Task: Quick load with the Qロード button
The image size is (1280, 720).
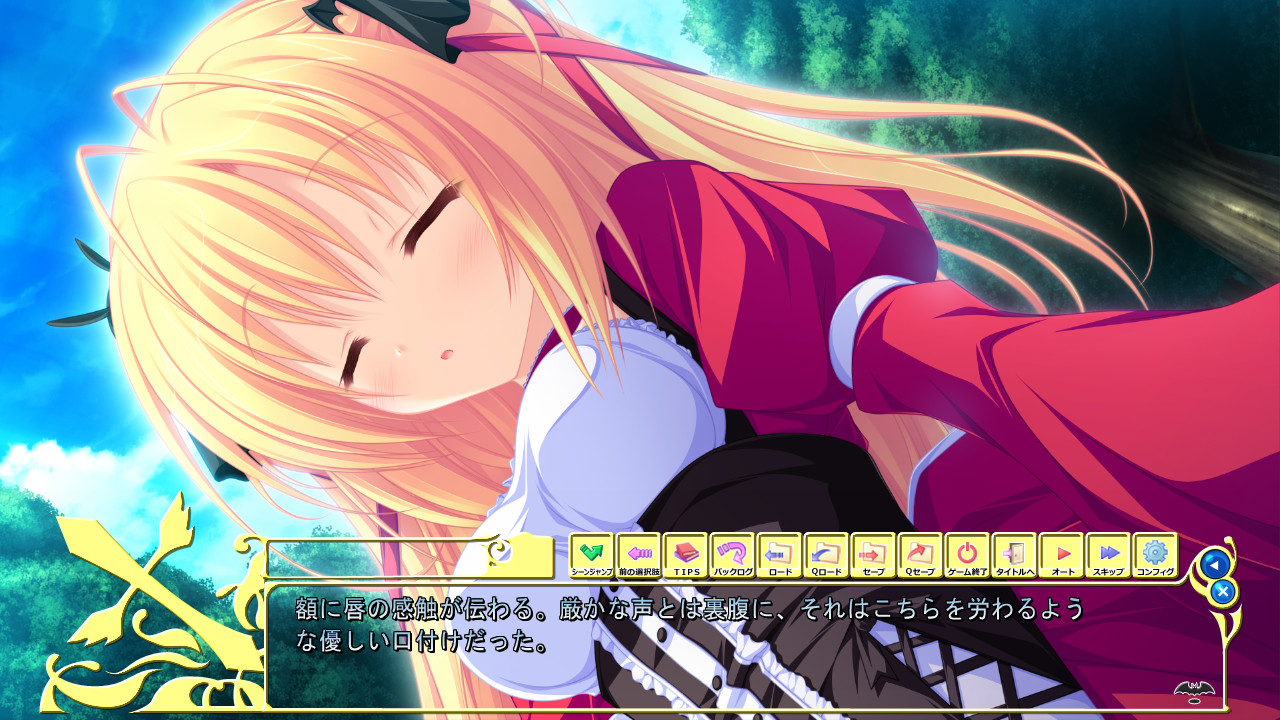Action: click(826, 555)
